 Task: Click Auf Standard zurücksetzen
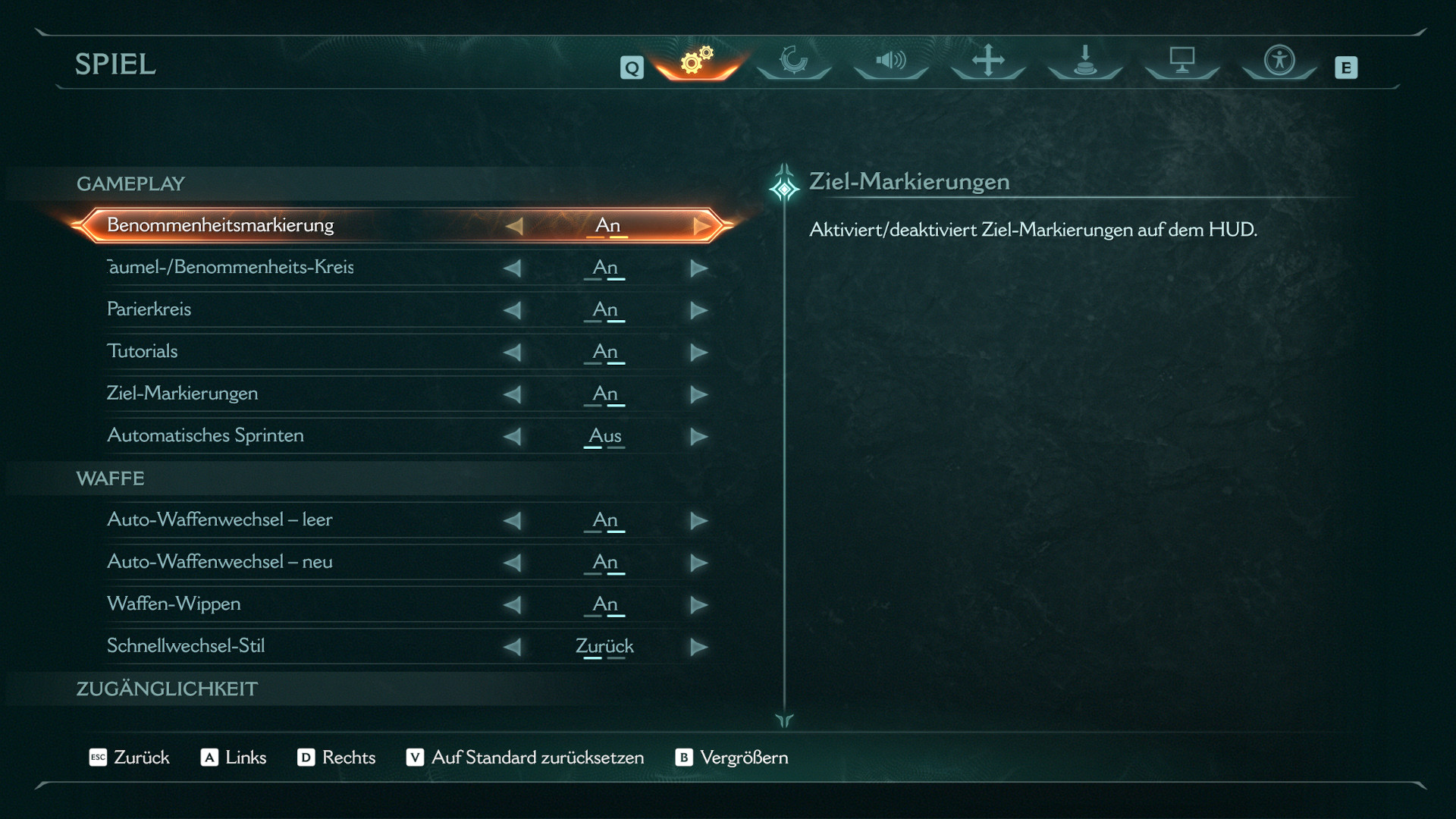(x=526, y=758)
